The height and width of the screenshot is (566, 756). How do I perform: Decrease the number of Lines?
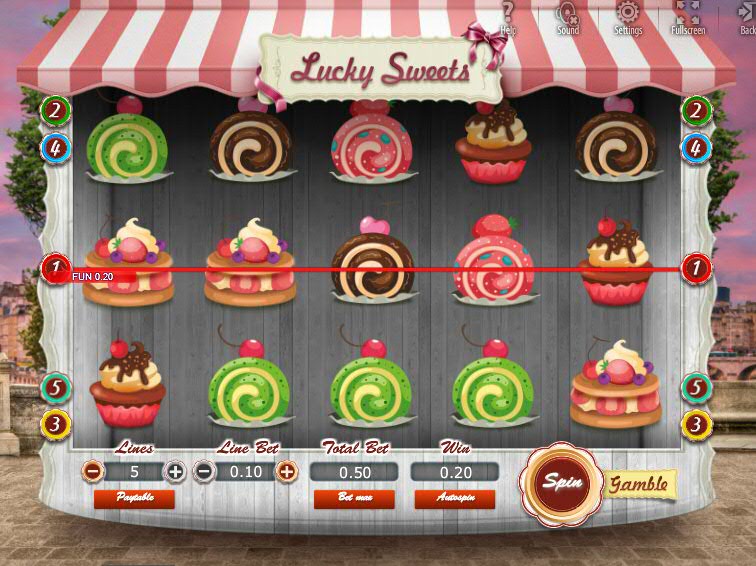click(92, 471)
